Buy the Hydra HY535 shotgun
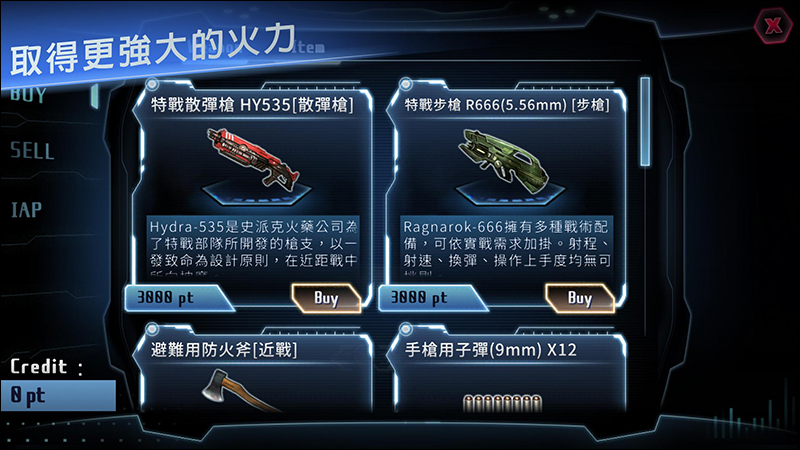This screenshot has height=450, width=800. (326, 297)
